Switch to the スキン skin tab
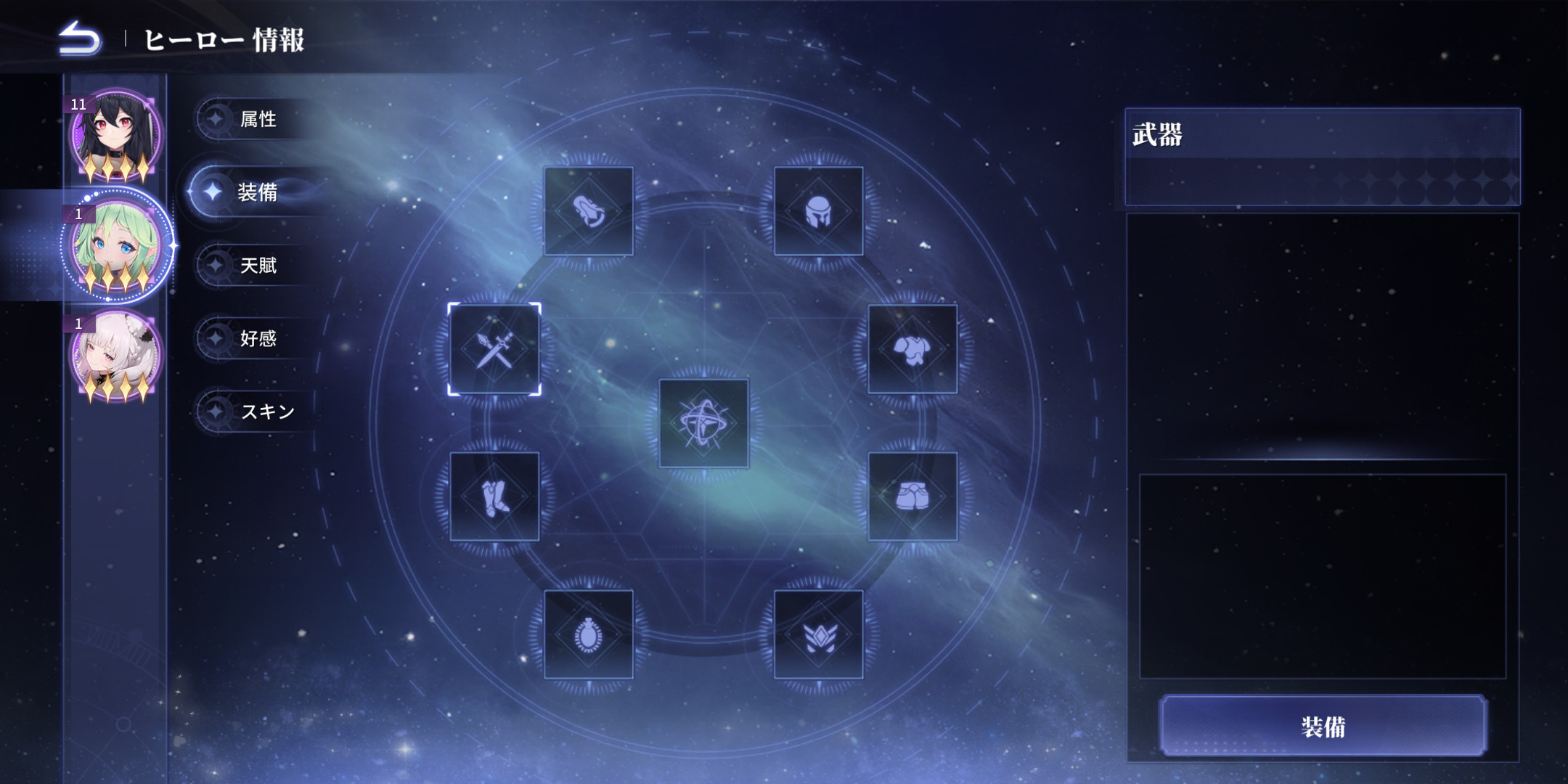Screen dimensions: 1568x784 click(x=266, y=412)
